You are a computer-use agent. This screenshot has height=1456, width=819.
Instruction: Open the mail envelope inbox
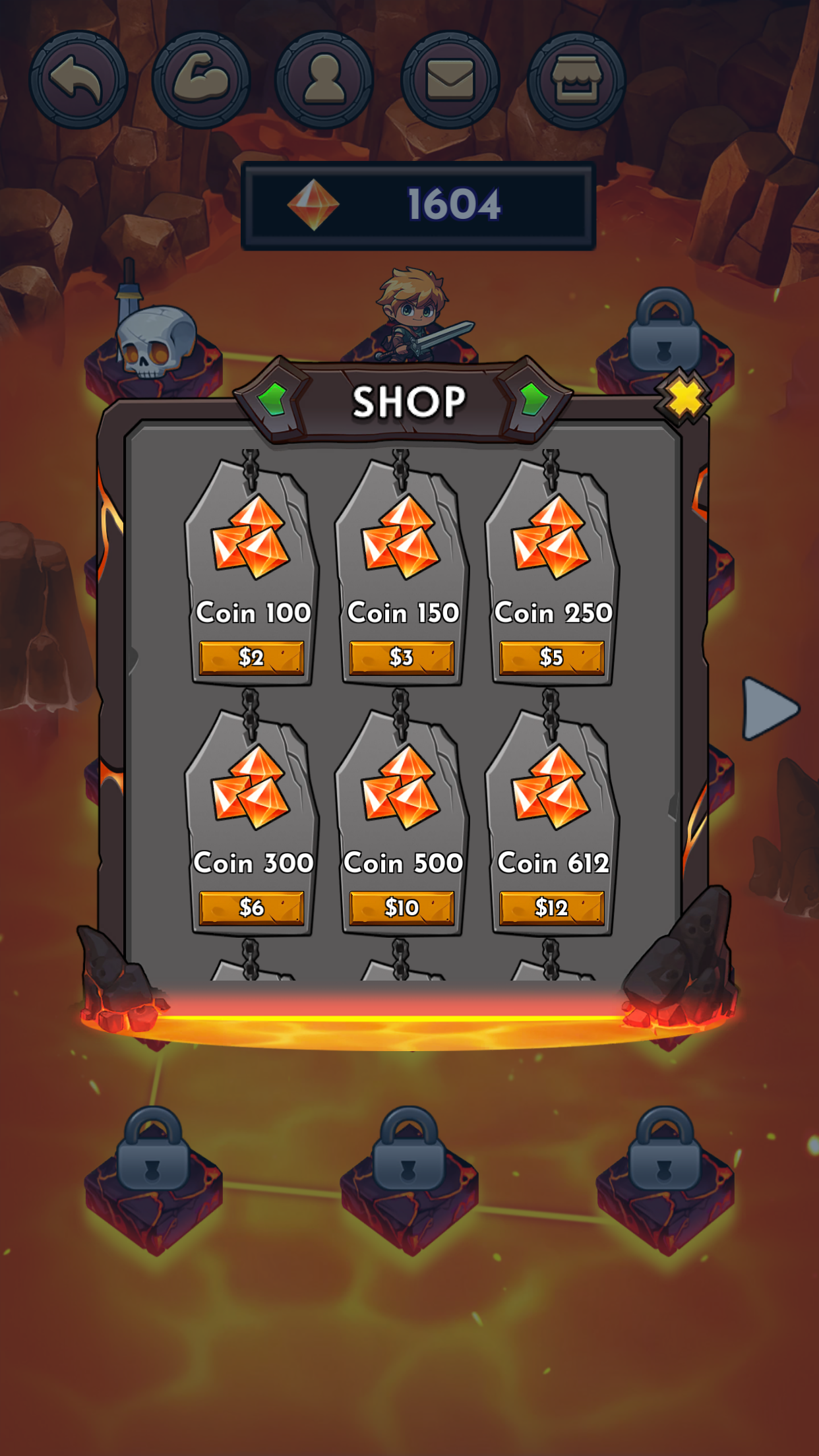450,80
